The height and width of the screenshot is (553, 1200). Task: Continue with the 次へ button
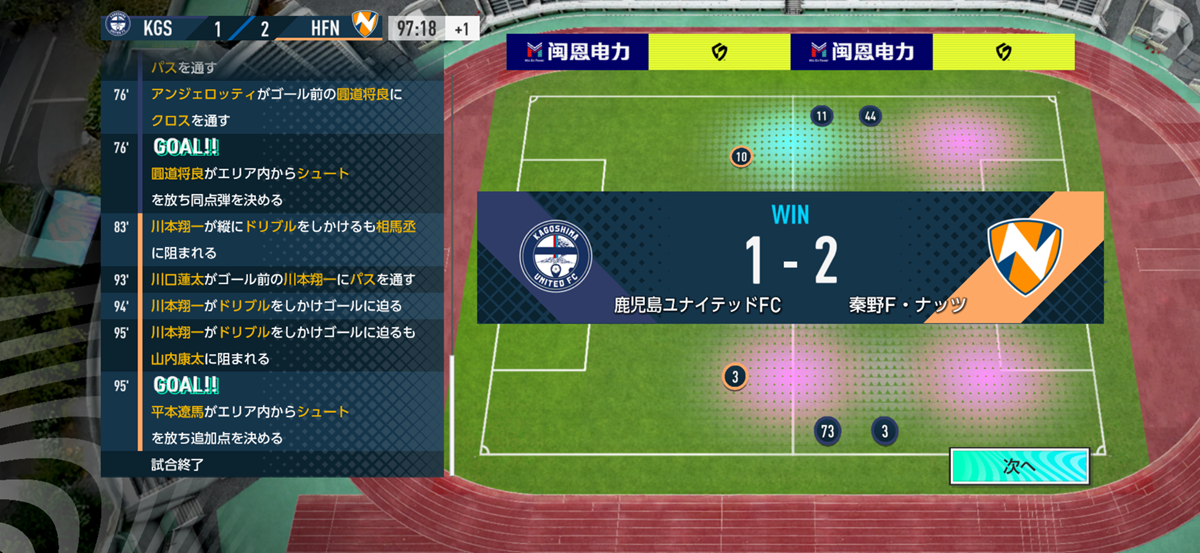(1018, 466)
